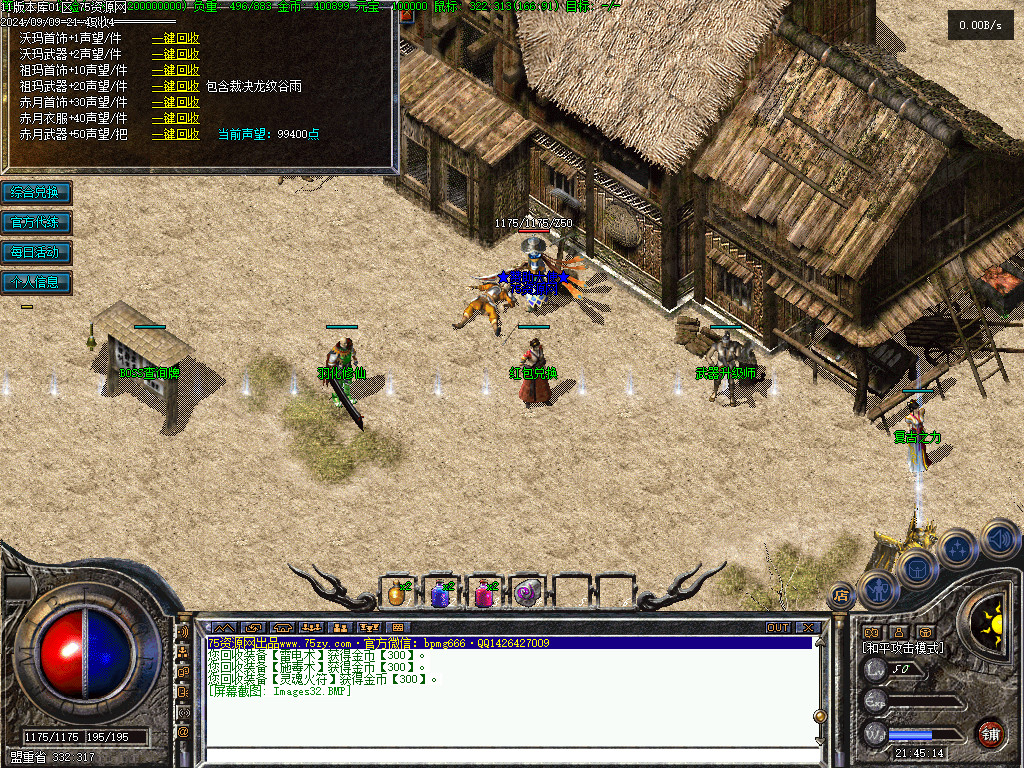This screenshot has width=1024, height=768.
Task: Use the pink potion hotbar slot
Action: click(x=484, y=593)
